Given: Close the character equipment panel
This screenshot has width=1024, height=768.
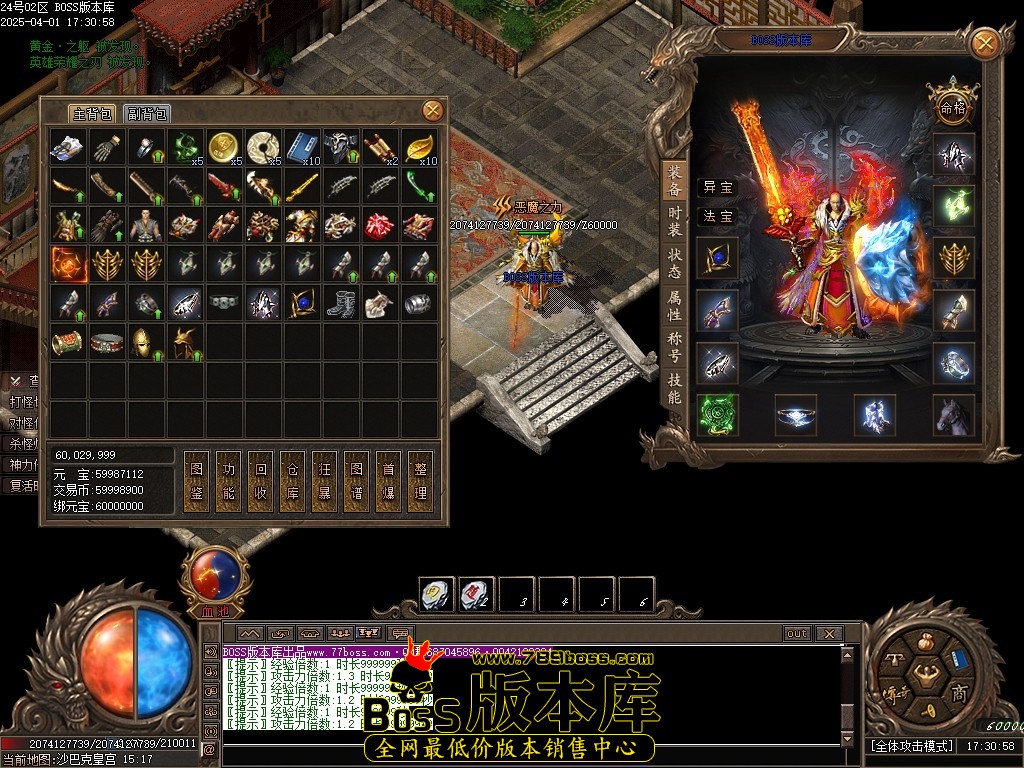Looking at the screenshot, I should click(985, 44).
